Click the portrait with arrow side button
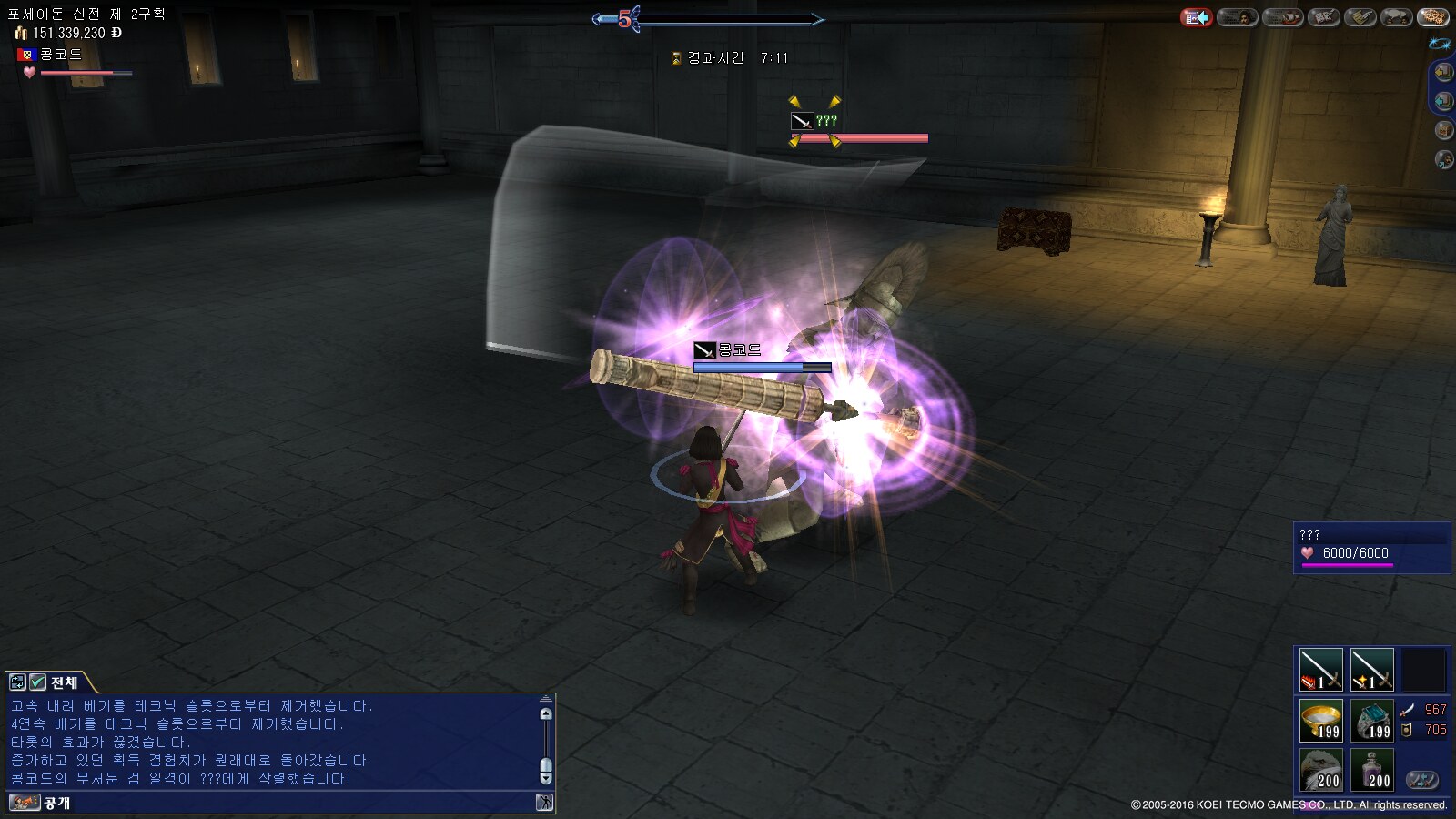Viewport: 1456px width, 819px height. (1443, 160)
